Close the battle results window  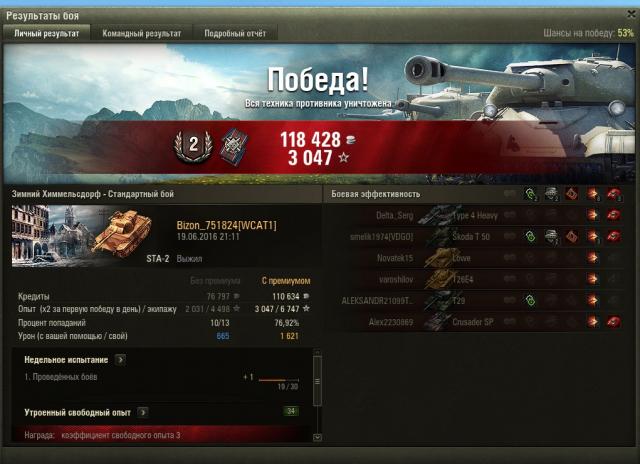point(629,15)
